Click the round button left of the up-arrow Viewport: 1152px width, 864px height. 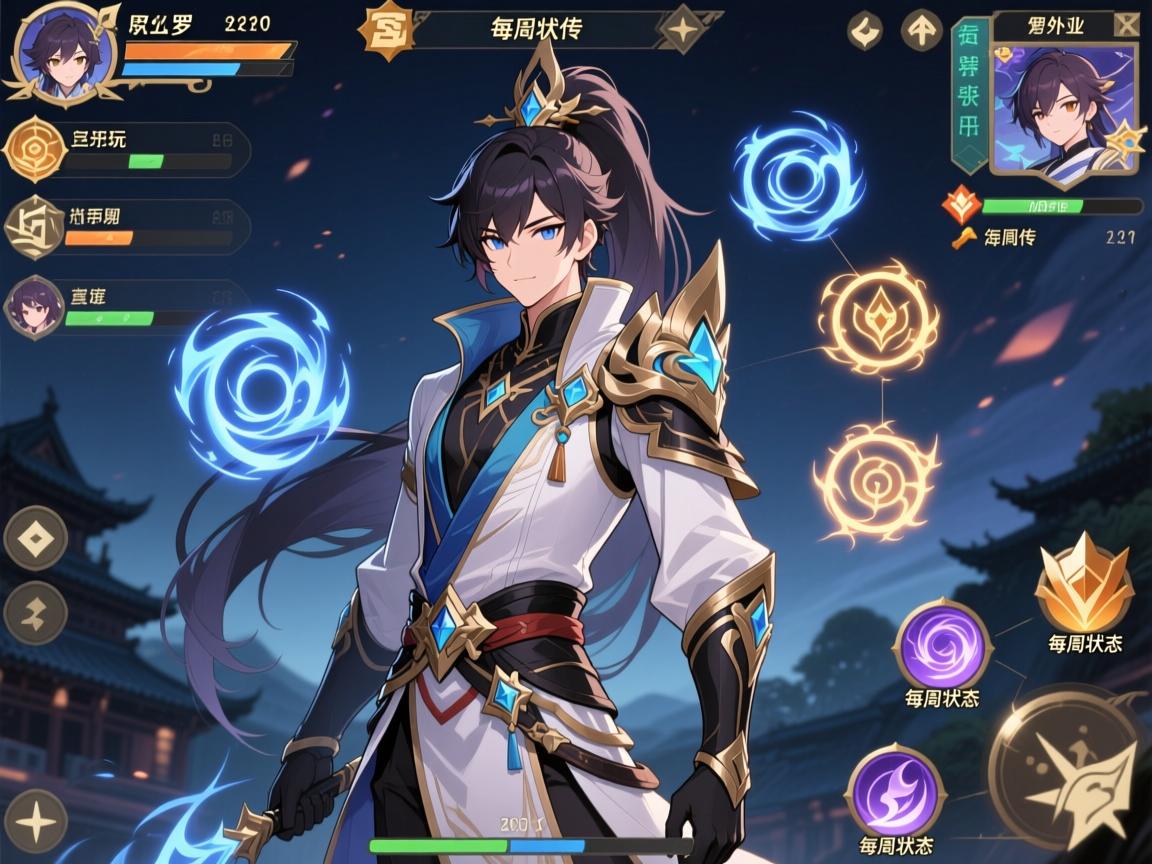click(866, 30)
